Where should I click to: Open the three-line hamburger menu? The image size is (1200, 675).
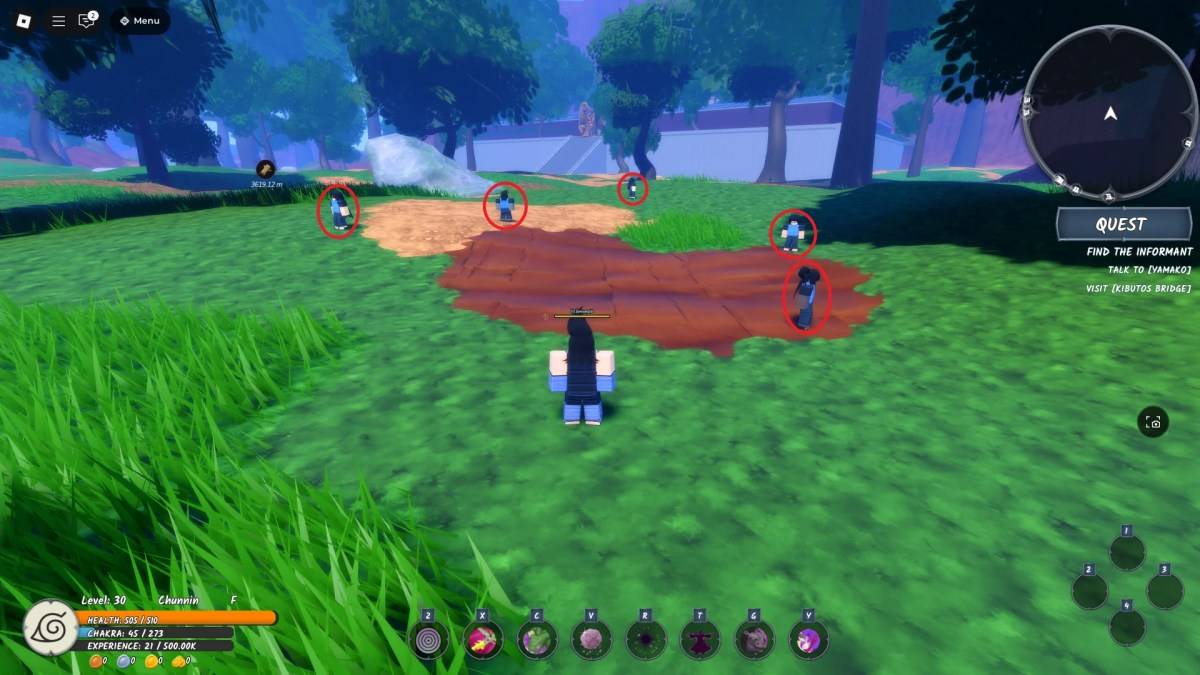[x=59, y=20]
